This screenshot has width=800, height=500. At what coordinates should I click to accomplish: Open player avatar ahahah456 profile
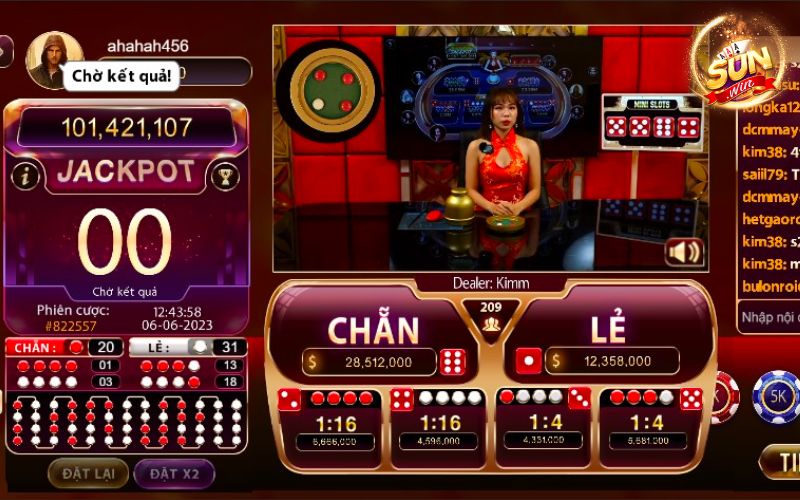[x=53, y=60]
